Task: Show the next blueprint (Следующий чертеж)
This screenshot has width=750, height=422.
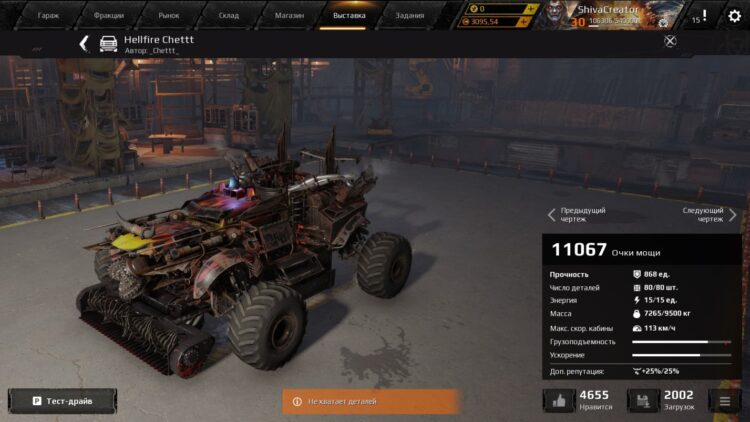Action: click(709, 214)
